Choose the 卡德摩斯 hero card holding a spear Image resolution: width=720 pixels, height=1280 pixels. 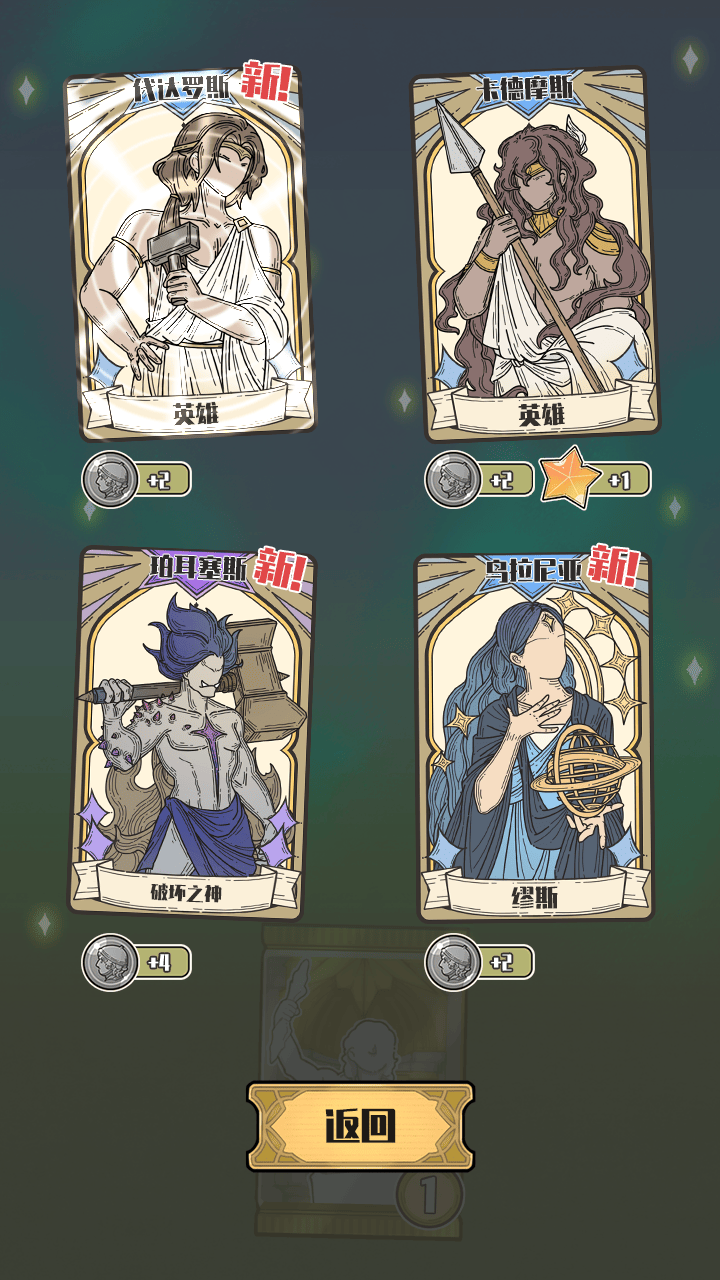[x=535, y=255]
